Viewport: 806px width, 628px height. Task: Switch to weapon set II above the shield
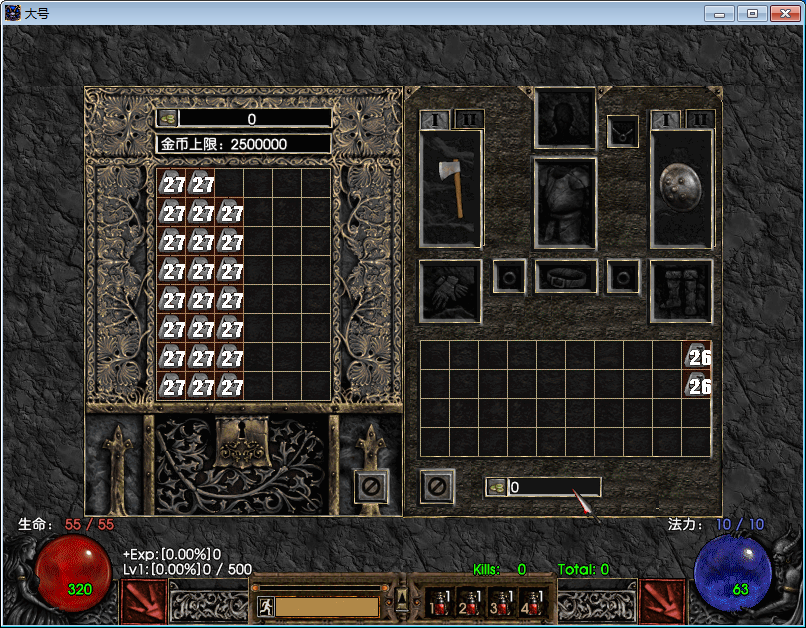click(x=700, y=119)
